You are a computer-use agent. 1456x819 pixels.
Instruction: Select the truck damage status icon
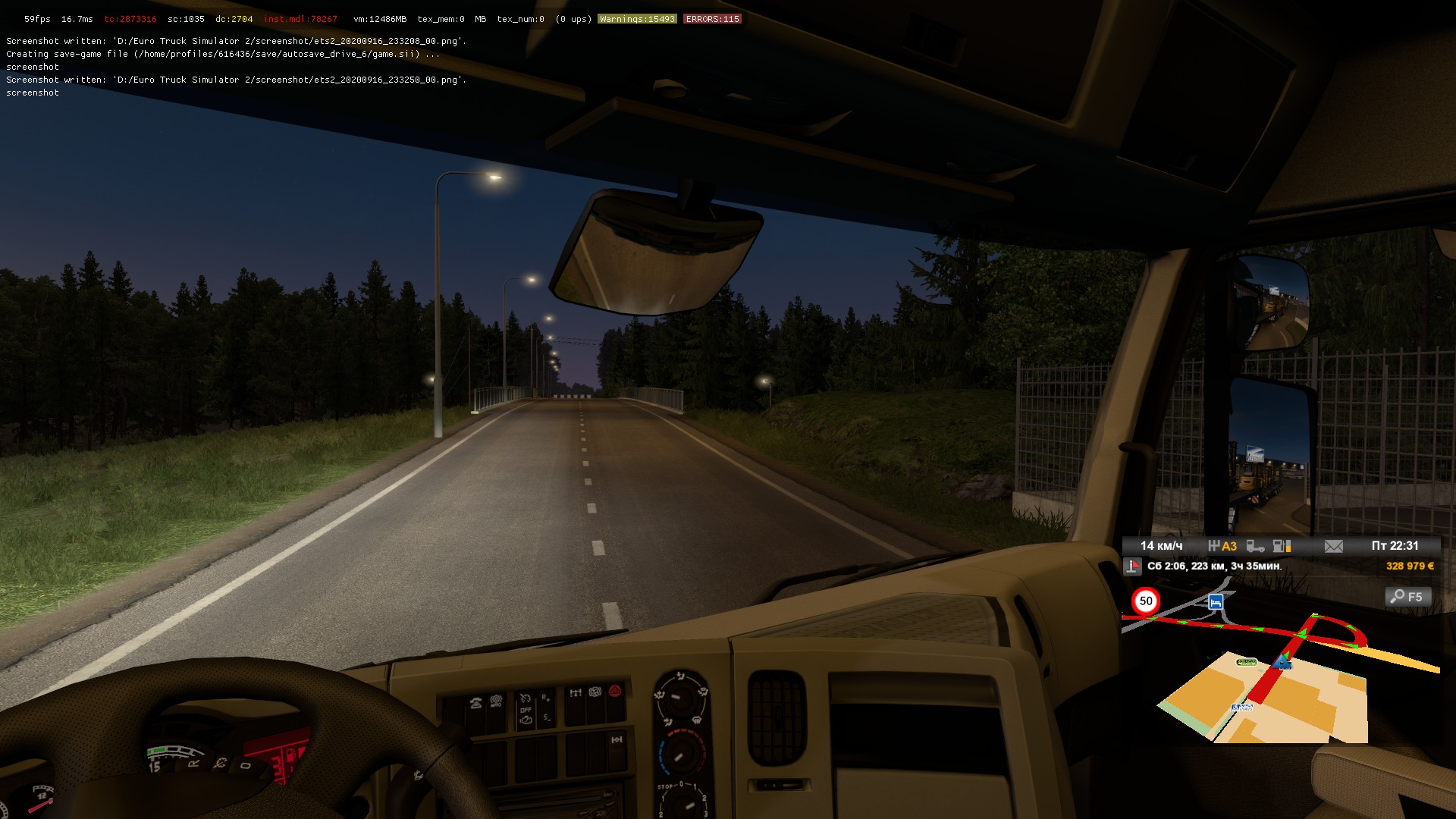pos(1256,546)
